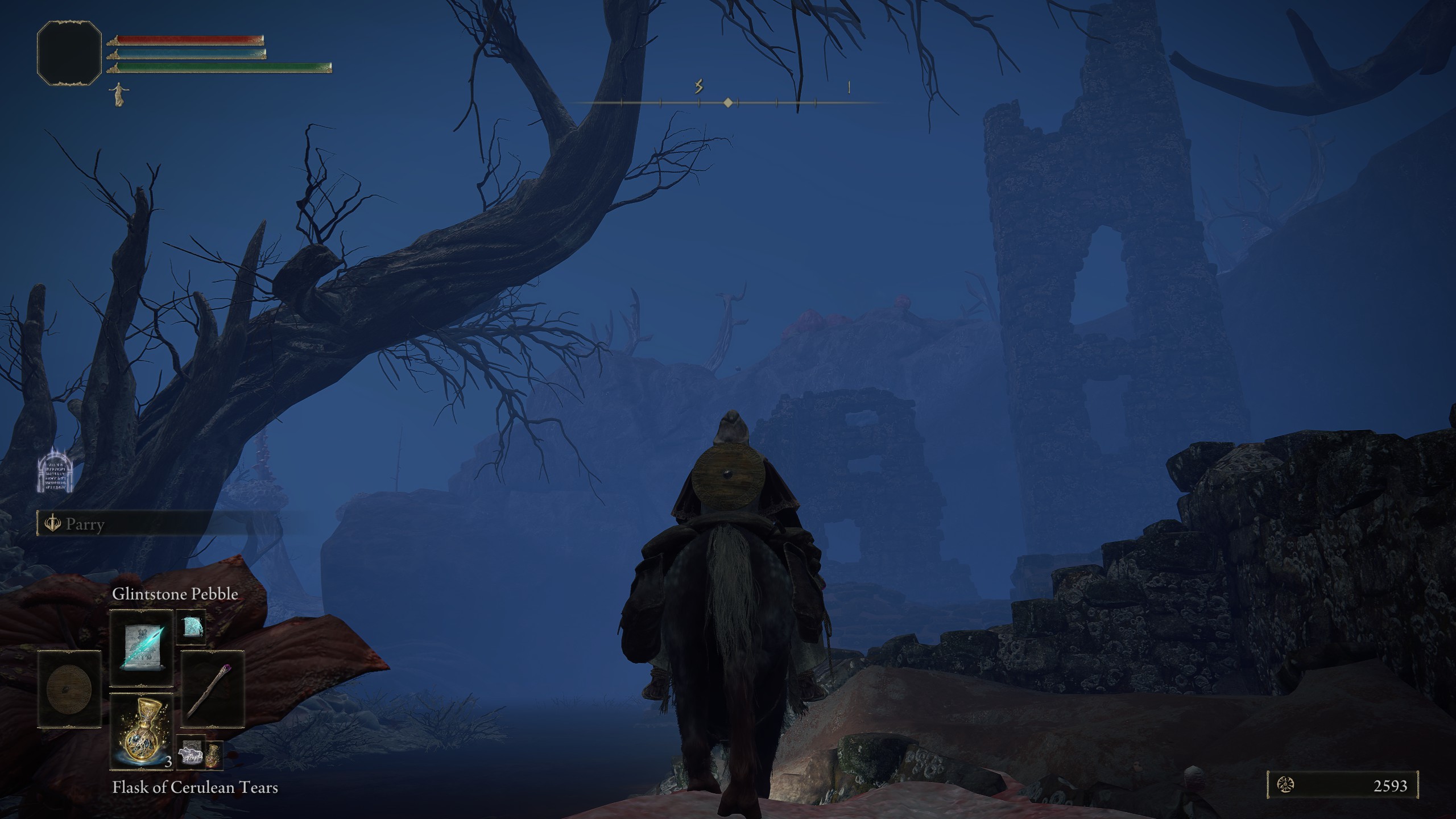Select the round wooden shield slot
Image resolution: width=1456 pixels, height=819 pixels.
click(x=69, y=689)
